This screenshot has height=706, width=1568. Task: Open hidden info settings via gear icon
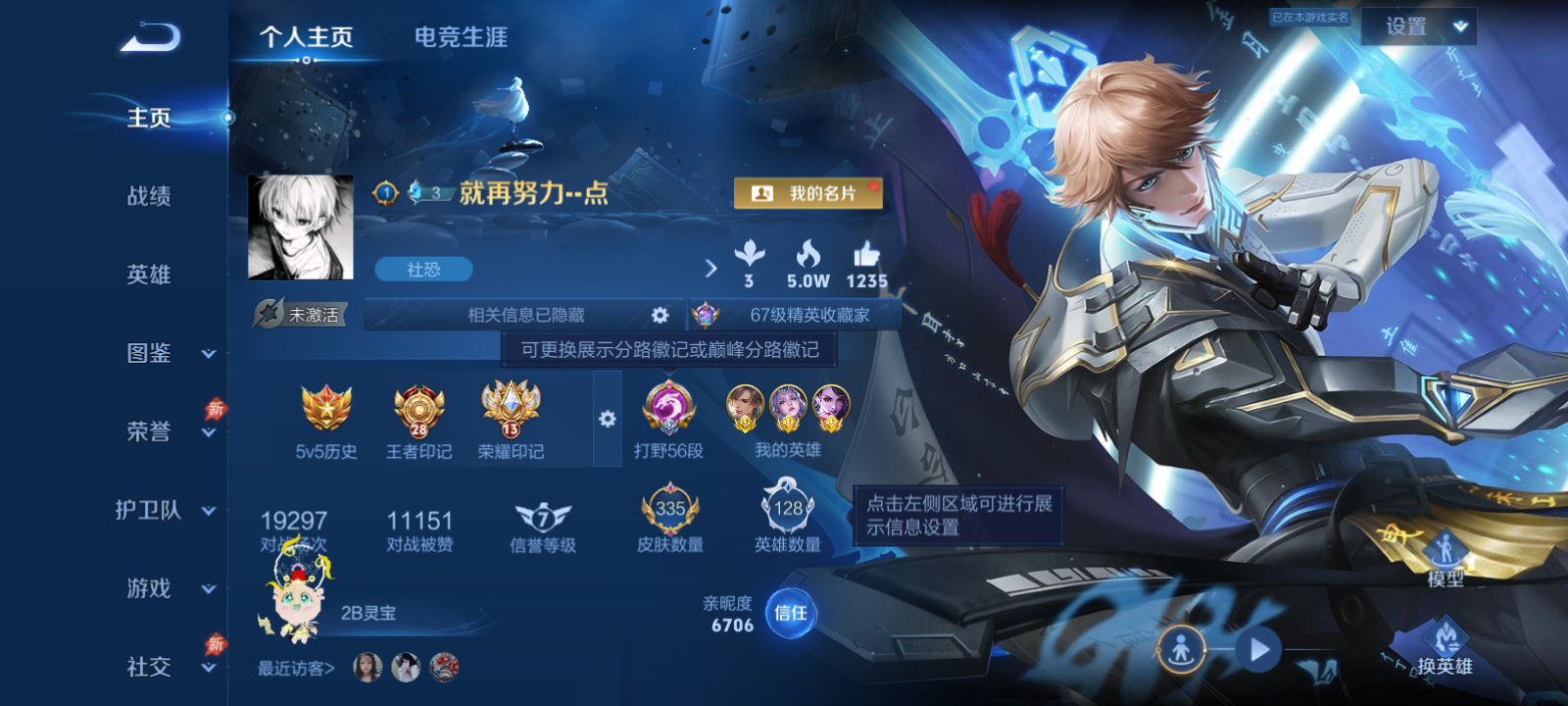(660, 314)
